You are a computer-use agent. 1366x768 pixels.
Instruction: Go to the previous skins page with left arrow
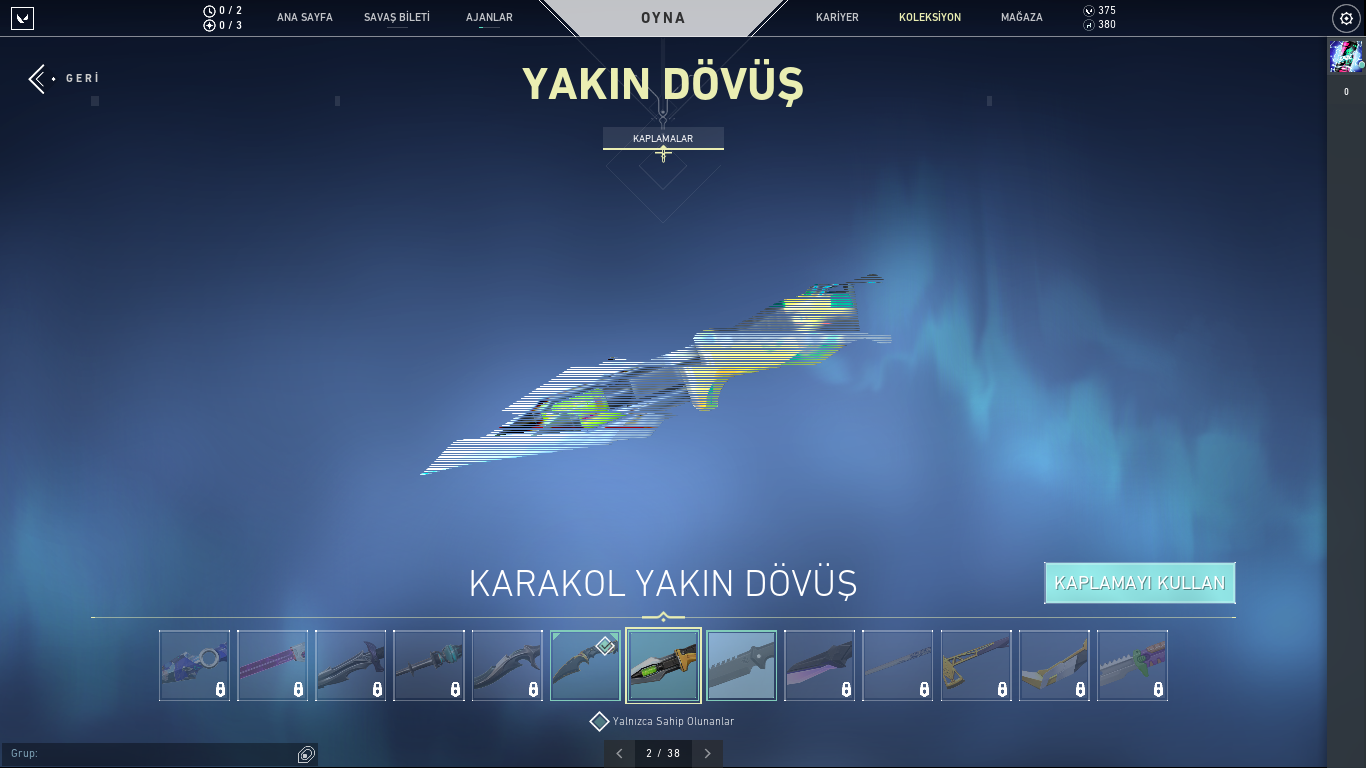tap(618, 753)
